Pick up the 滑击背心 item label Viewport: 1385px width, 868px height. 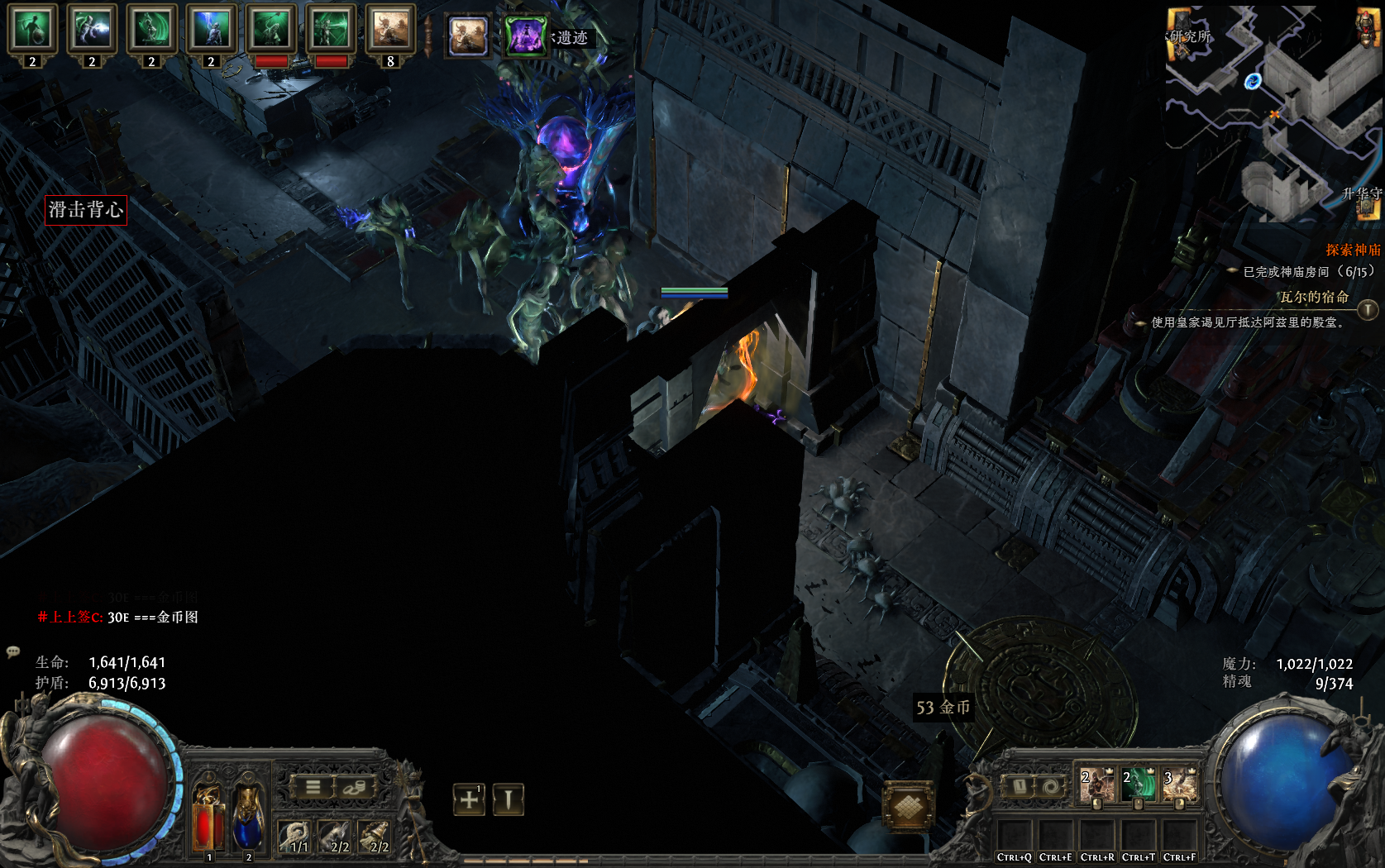pos(86,210)
